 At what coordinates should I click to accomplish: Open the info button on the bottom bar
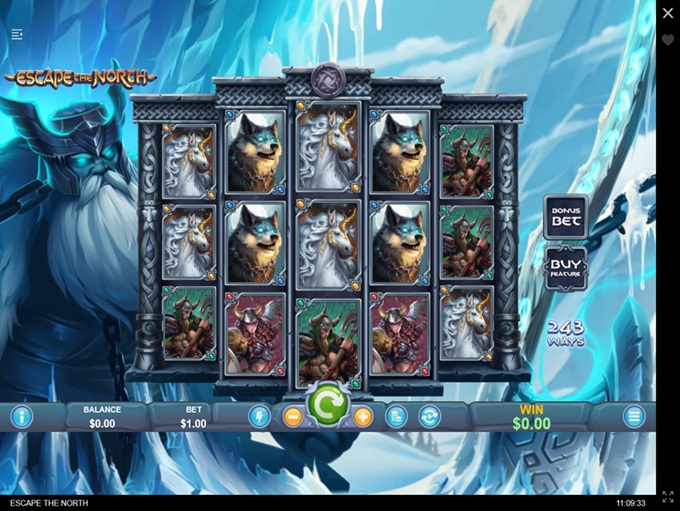(x=21, y=416)
